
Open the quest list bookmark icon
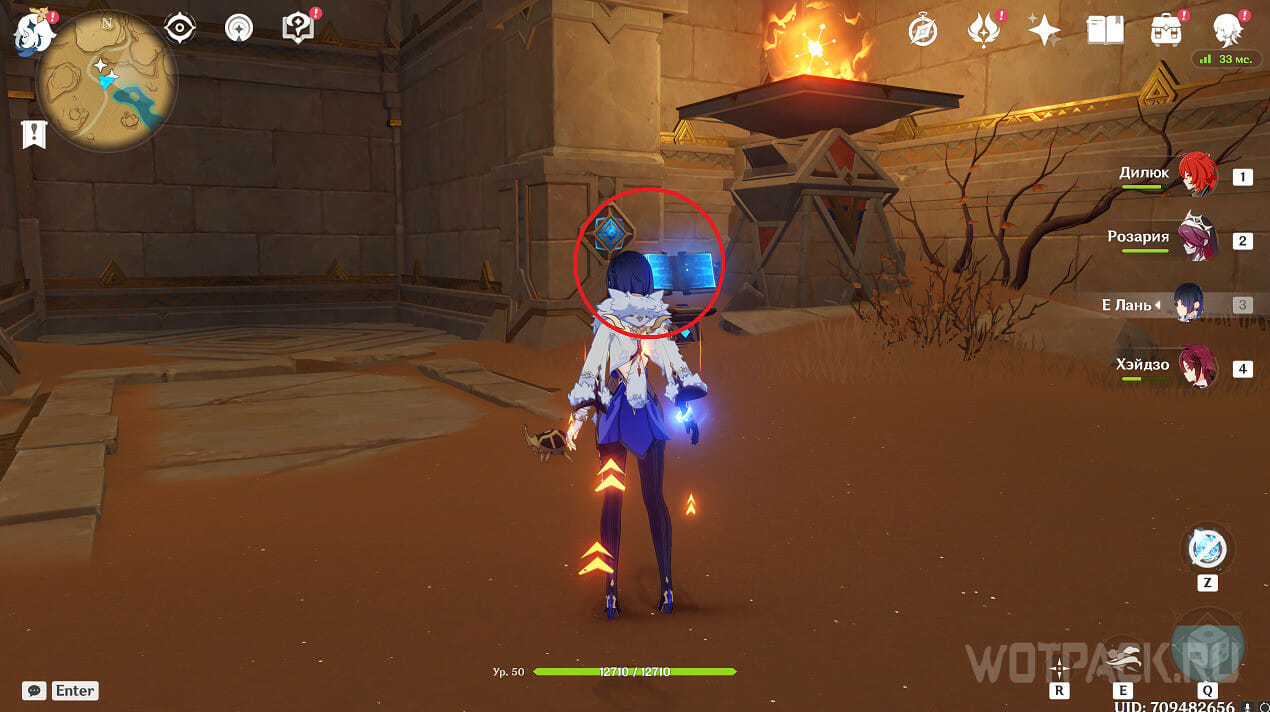coord(33,134)
